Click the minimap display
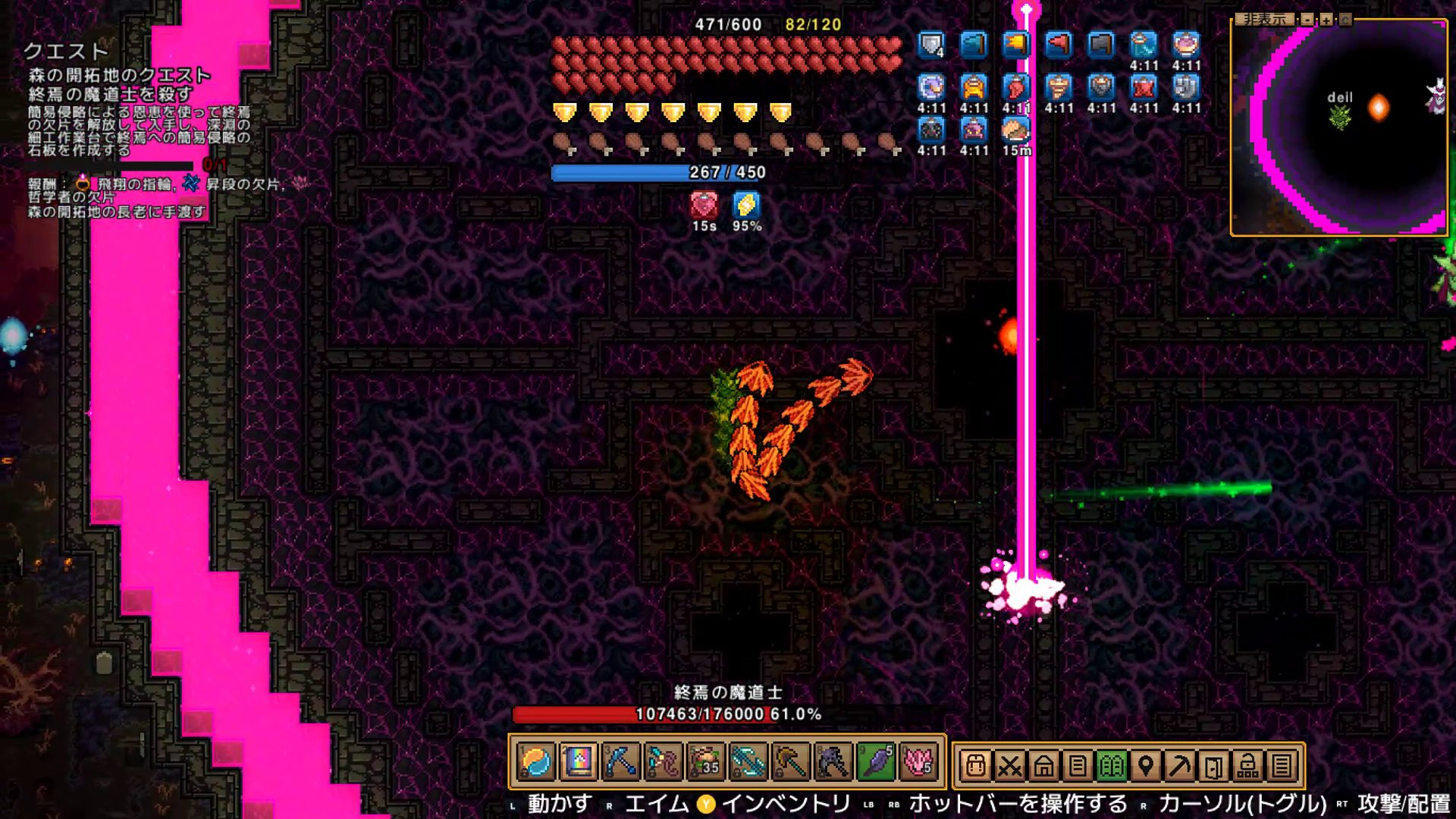 1339,129
